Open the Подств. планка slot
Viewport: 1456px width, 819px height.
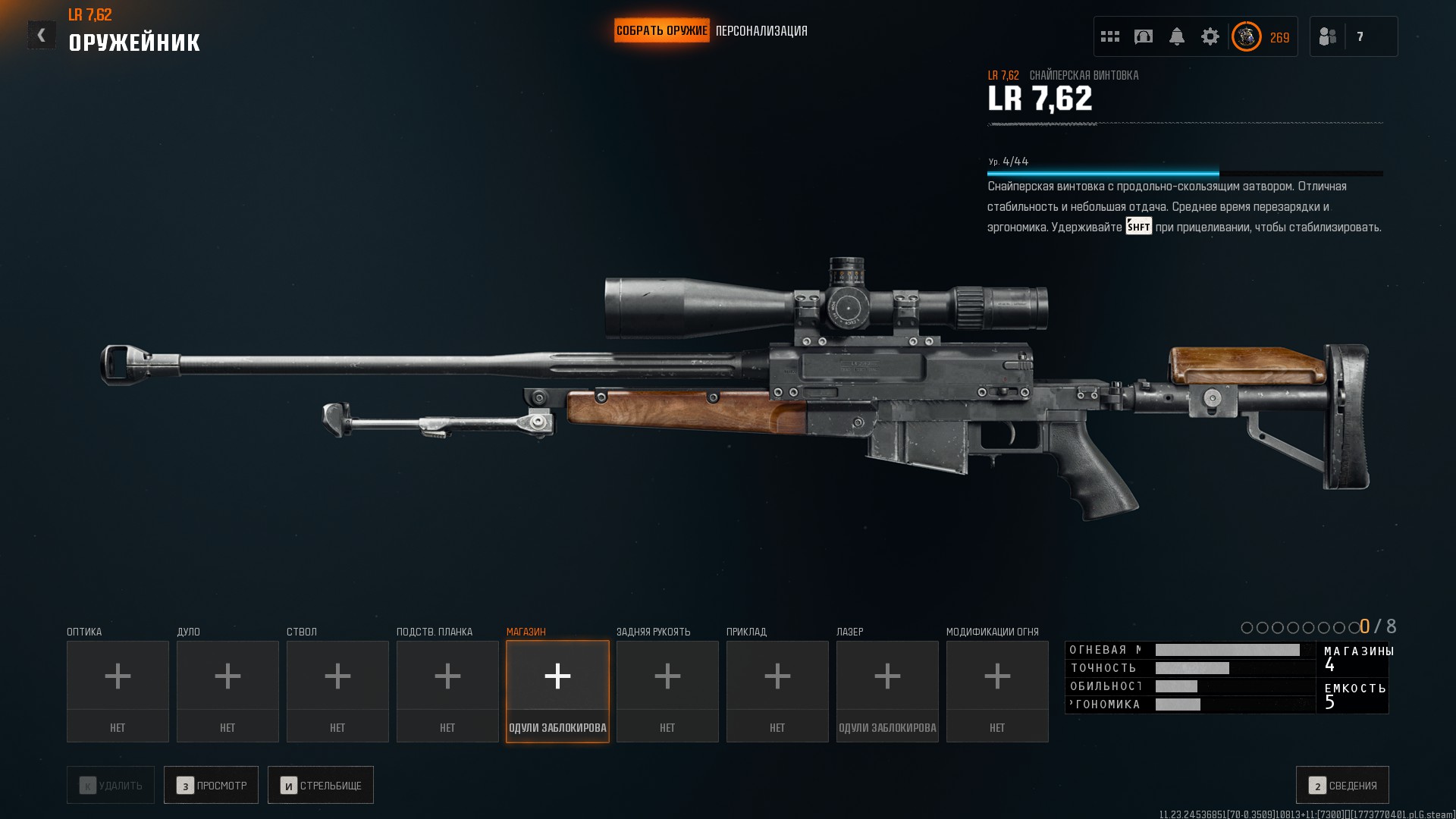click(447, 691)
